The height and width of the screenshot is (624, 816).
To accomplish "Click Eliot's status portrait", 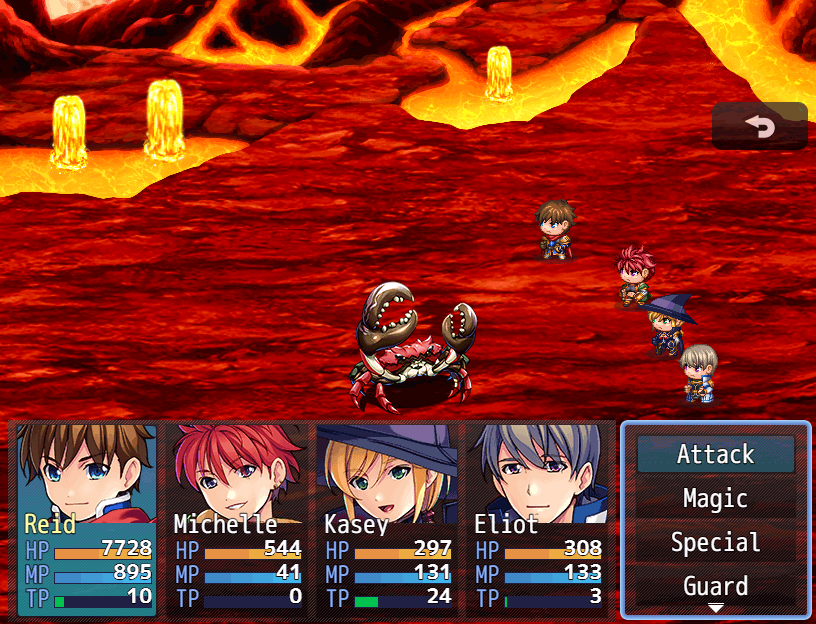I will tap(537, 519).
